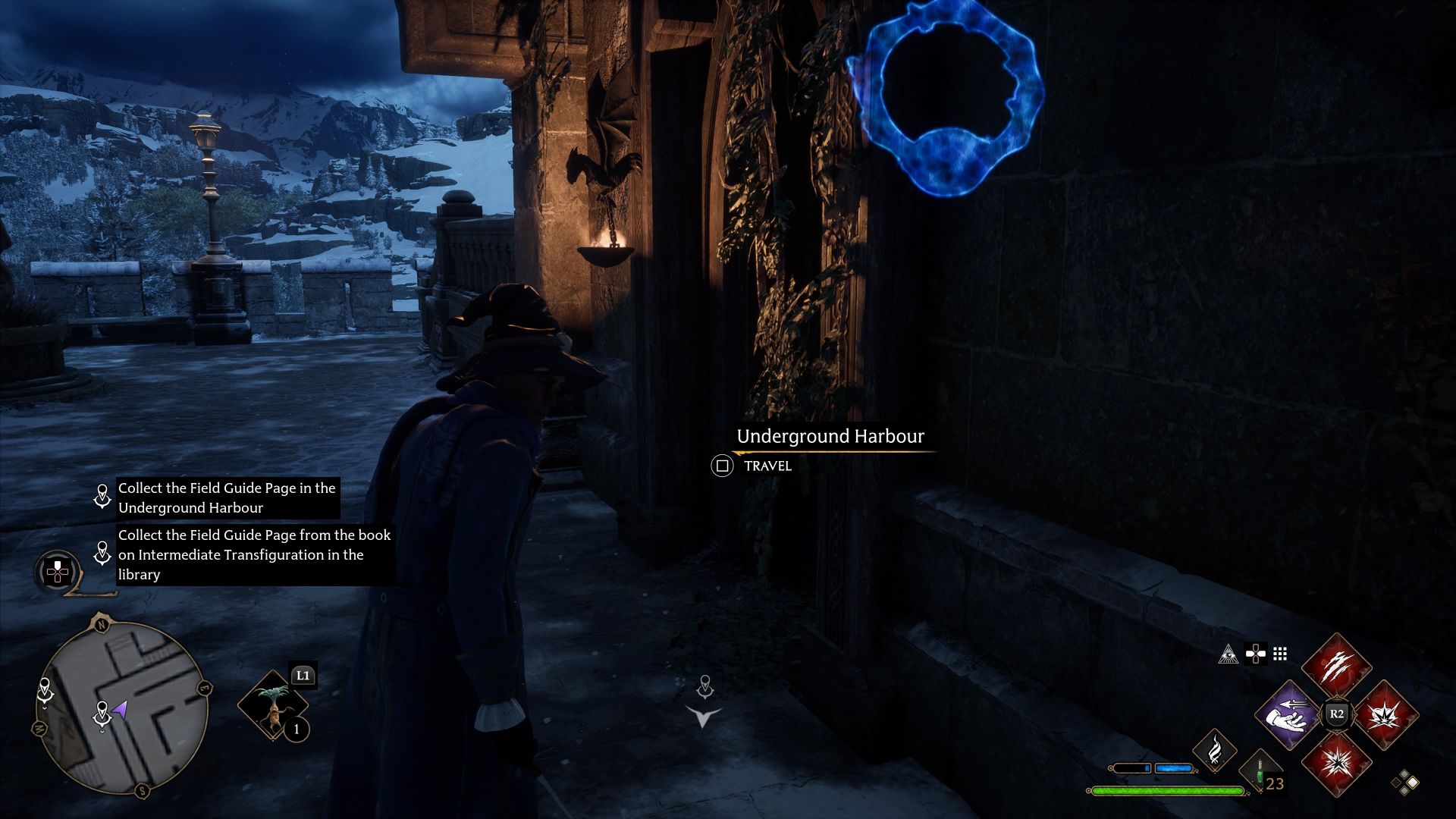Screen dimensions: 1456x819
Task: Select the Intermediate Transfiguration library objective
Action: pos(254,554)
